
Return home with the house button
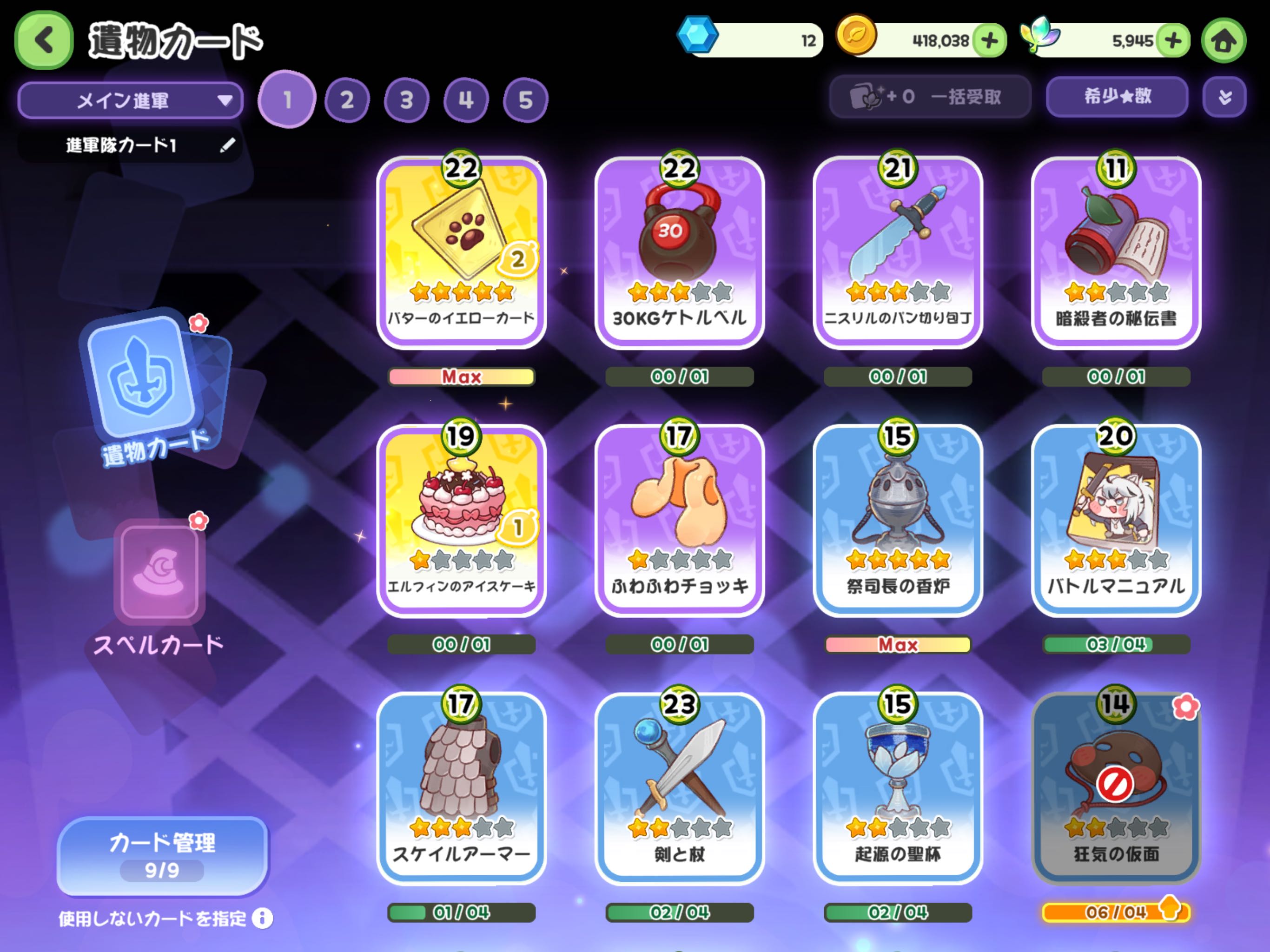coord(1224,40)
